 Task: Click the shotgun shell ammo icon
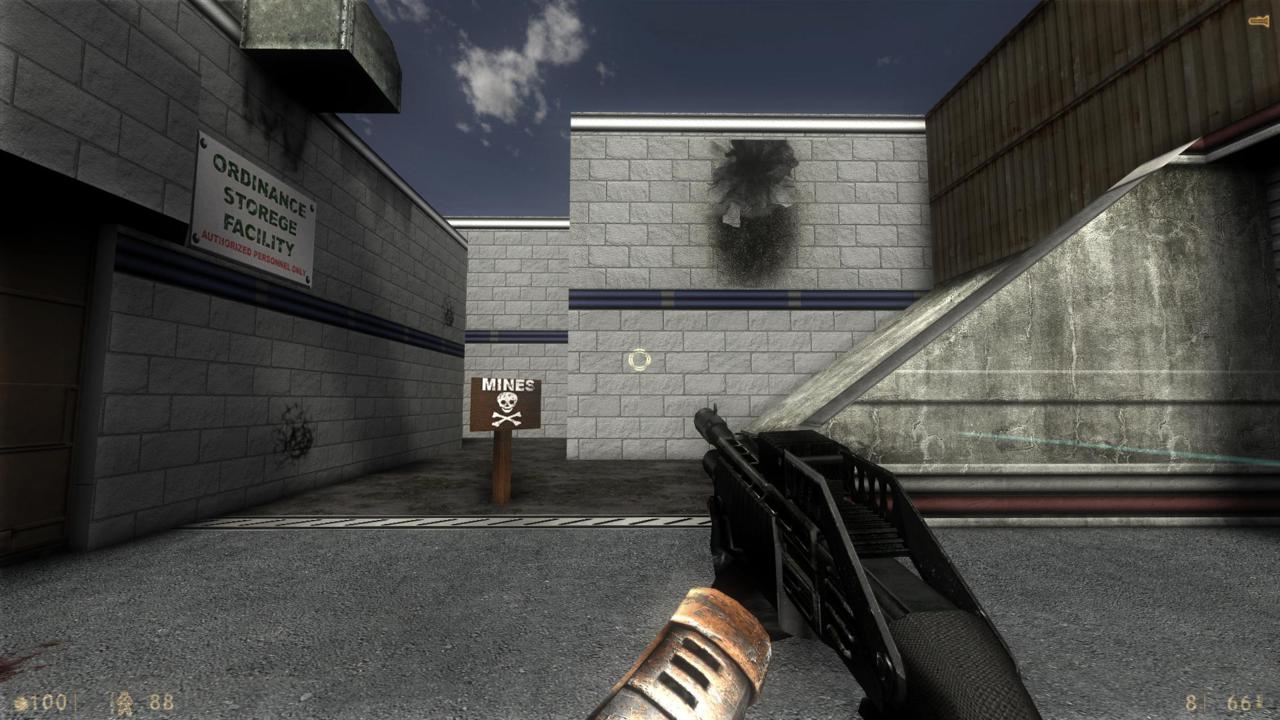point(1259,701)
